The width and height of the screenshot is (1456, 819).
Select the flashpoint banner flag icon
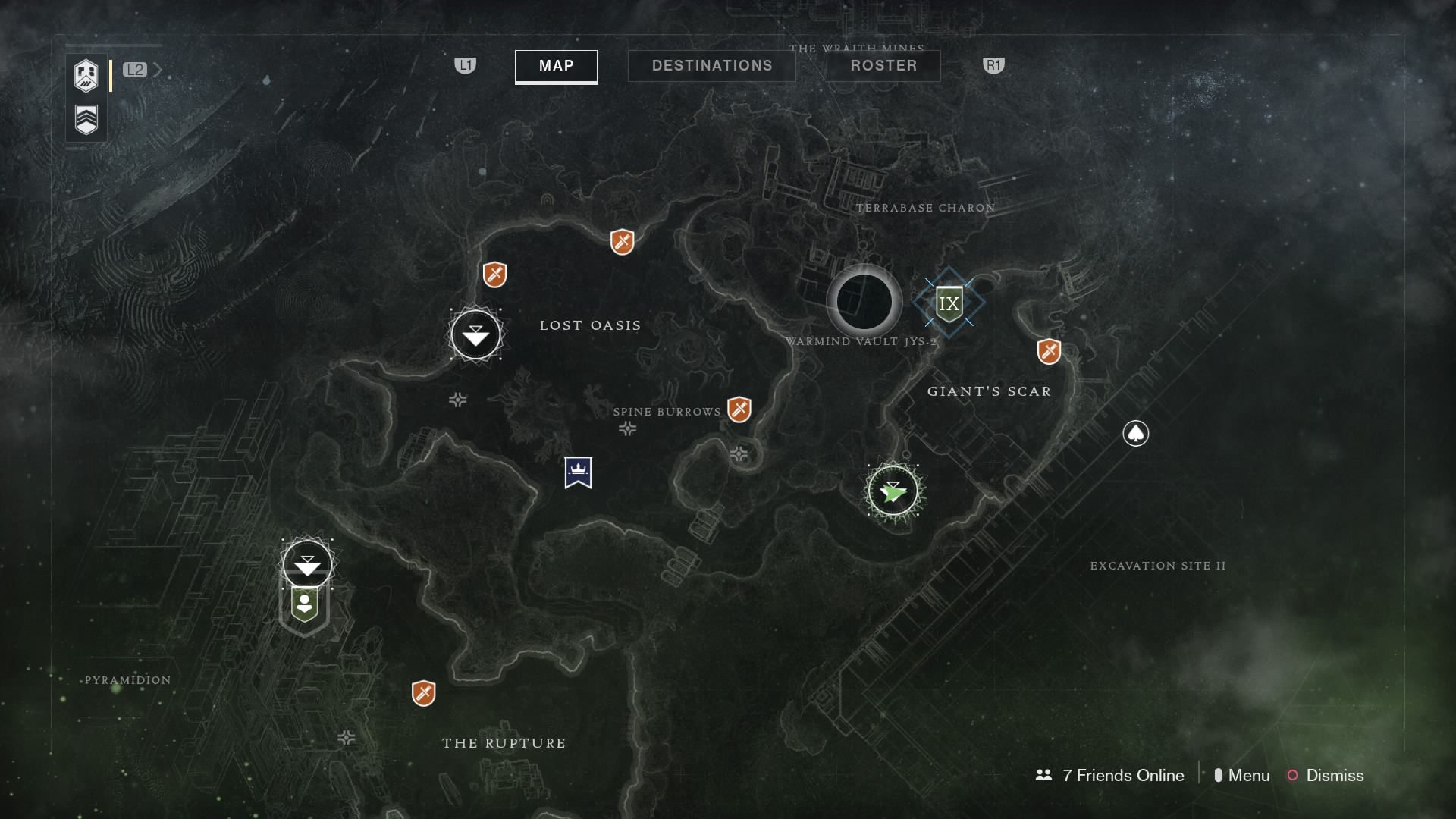click(x=579, y=472)
